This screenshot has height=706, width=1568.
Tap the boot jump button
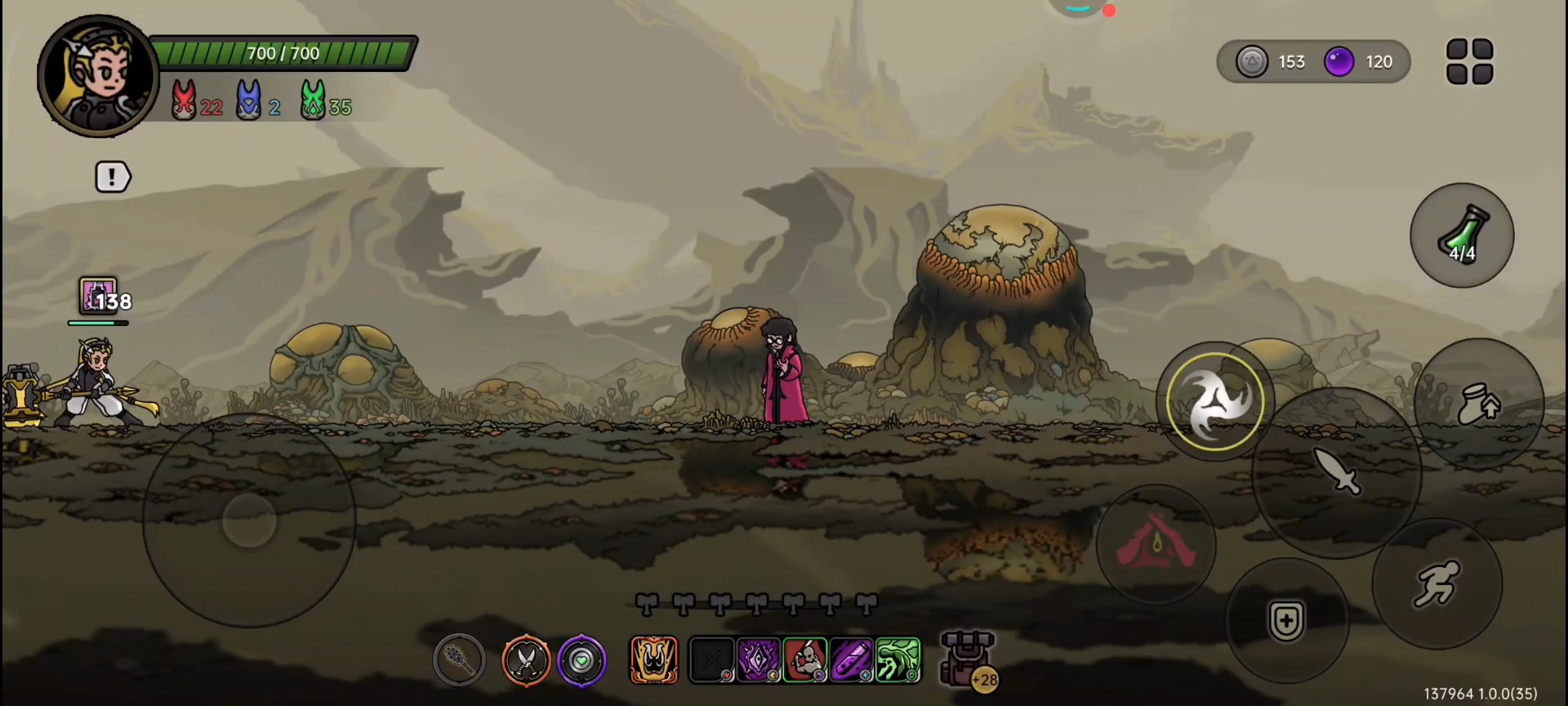(x=1479, y=404)
